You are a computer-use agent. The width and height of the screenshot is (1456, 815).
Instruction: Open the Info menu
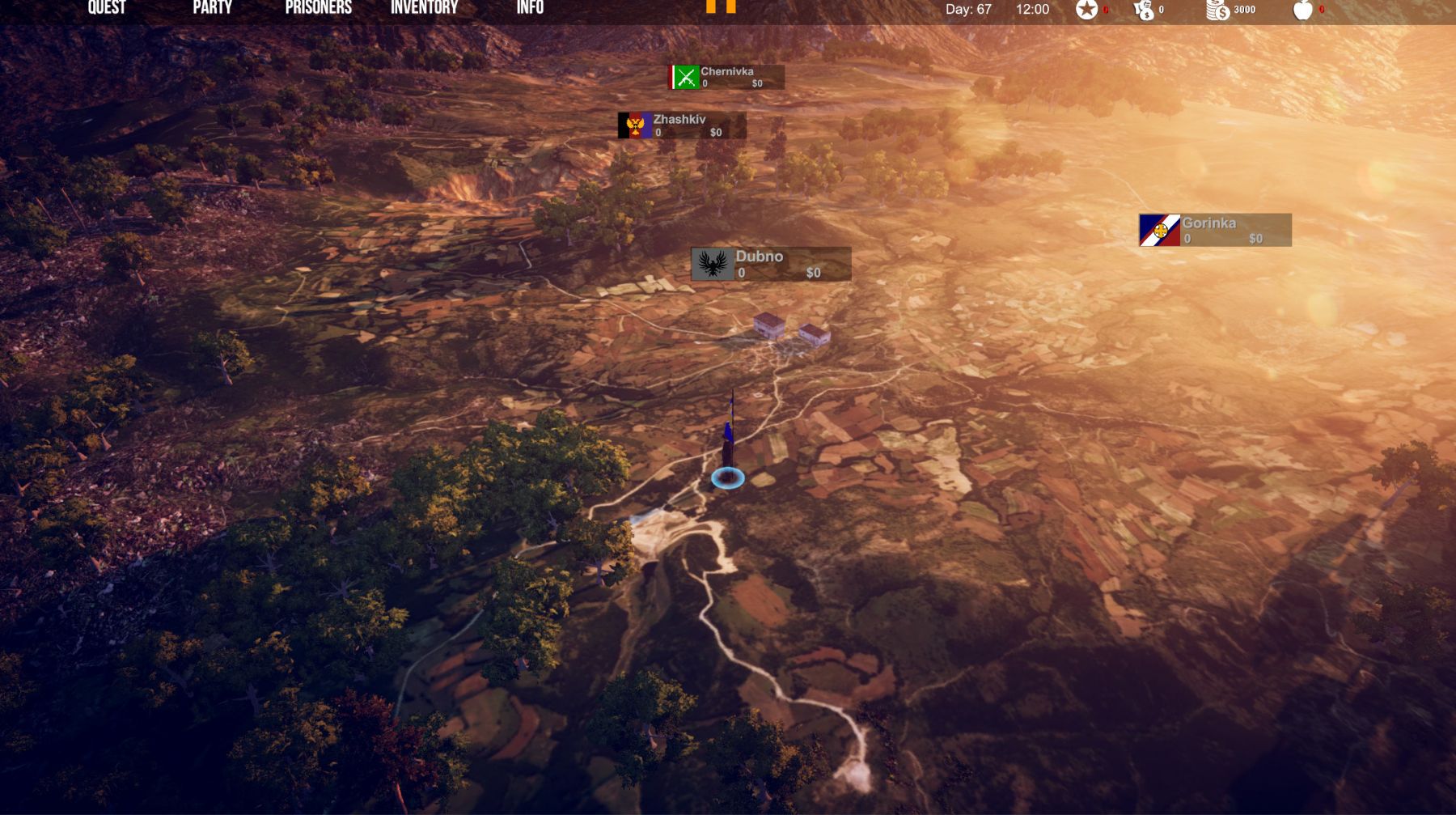(x=530, y=8)
